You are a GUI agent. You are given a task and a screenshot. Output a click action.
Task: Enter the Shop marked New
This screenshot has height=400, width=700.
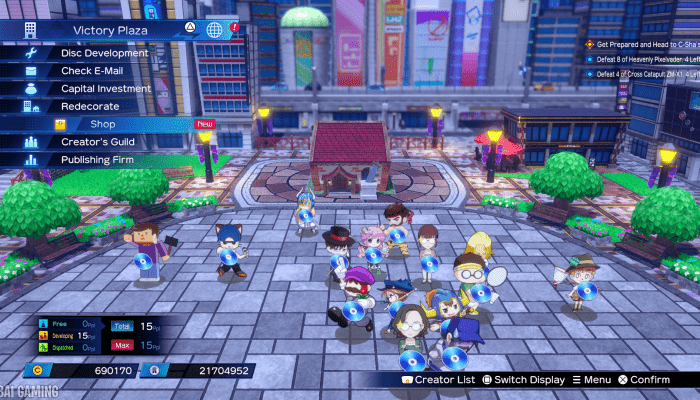pos(103,124)
